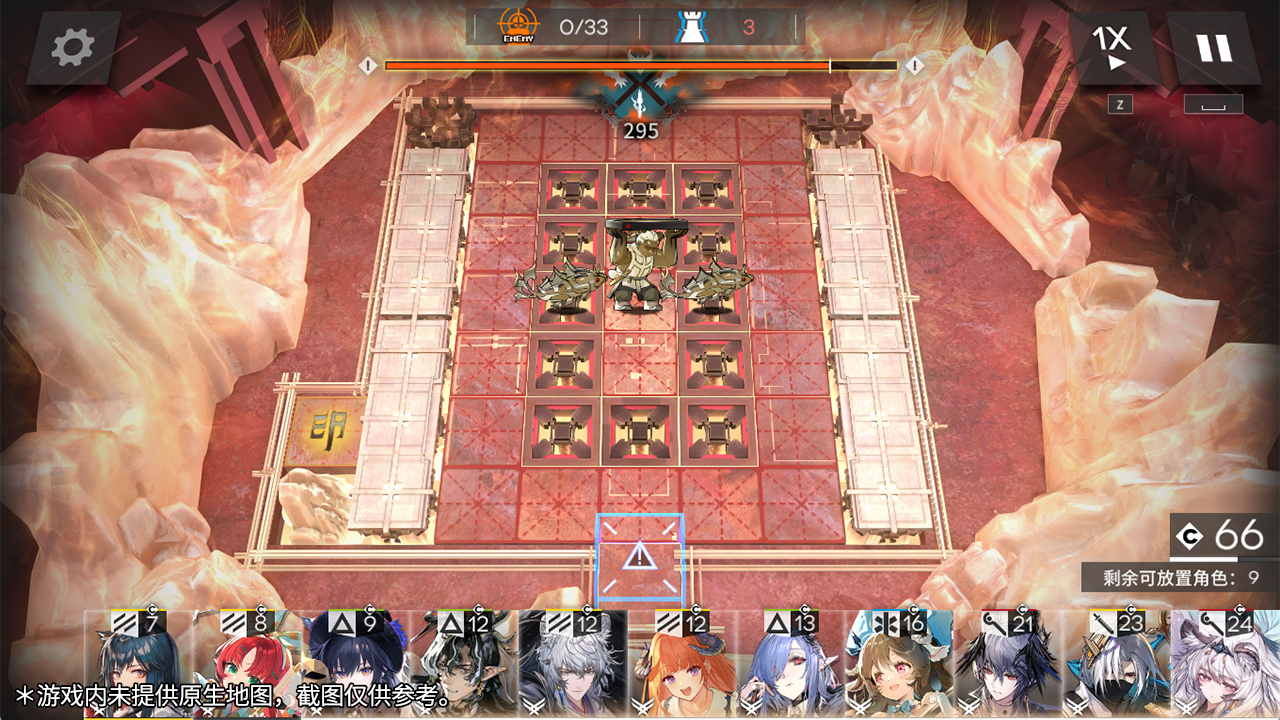Choose the cost 9 operator card

[x=355, y=665]
